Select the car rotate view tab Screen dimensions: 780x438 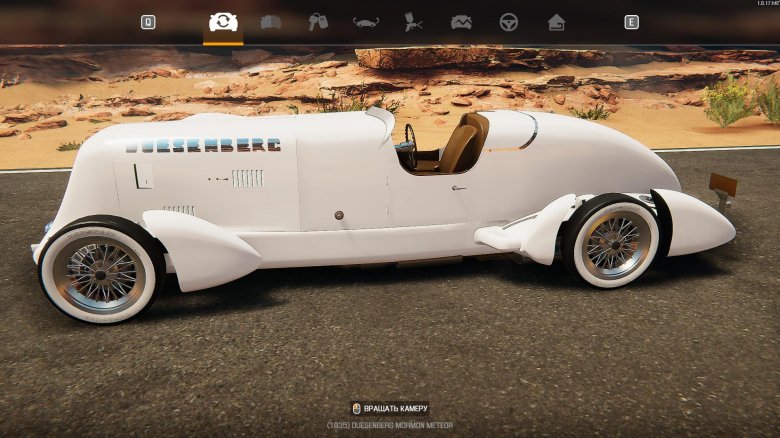click(222, 22)
